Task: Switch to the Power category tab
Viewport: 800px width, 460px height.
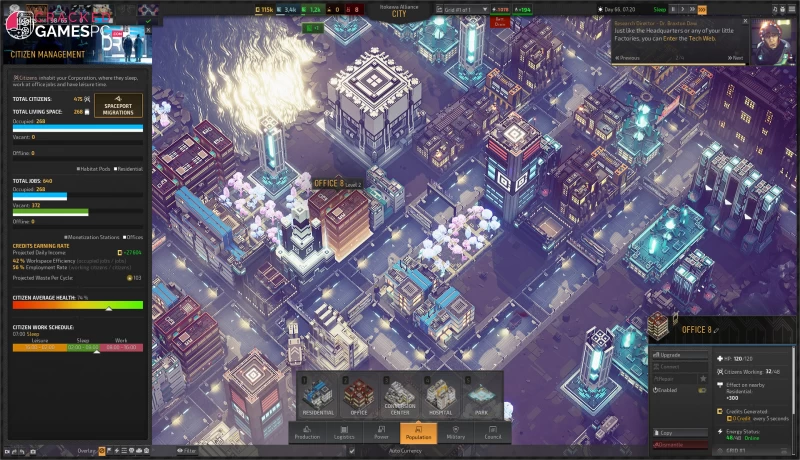Action: click(x=381, y=432)
